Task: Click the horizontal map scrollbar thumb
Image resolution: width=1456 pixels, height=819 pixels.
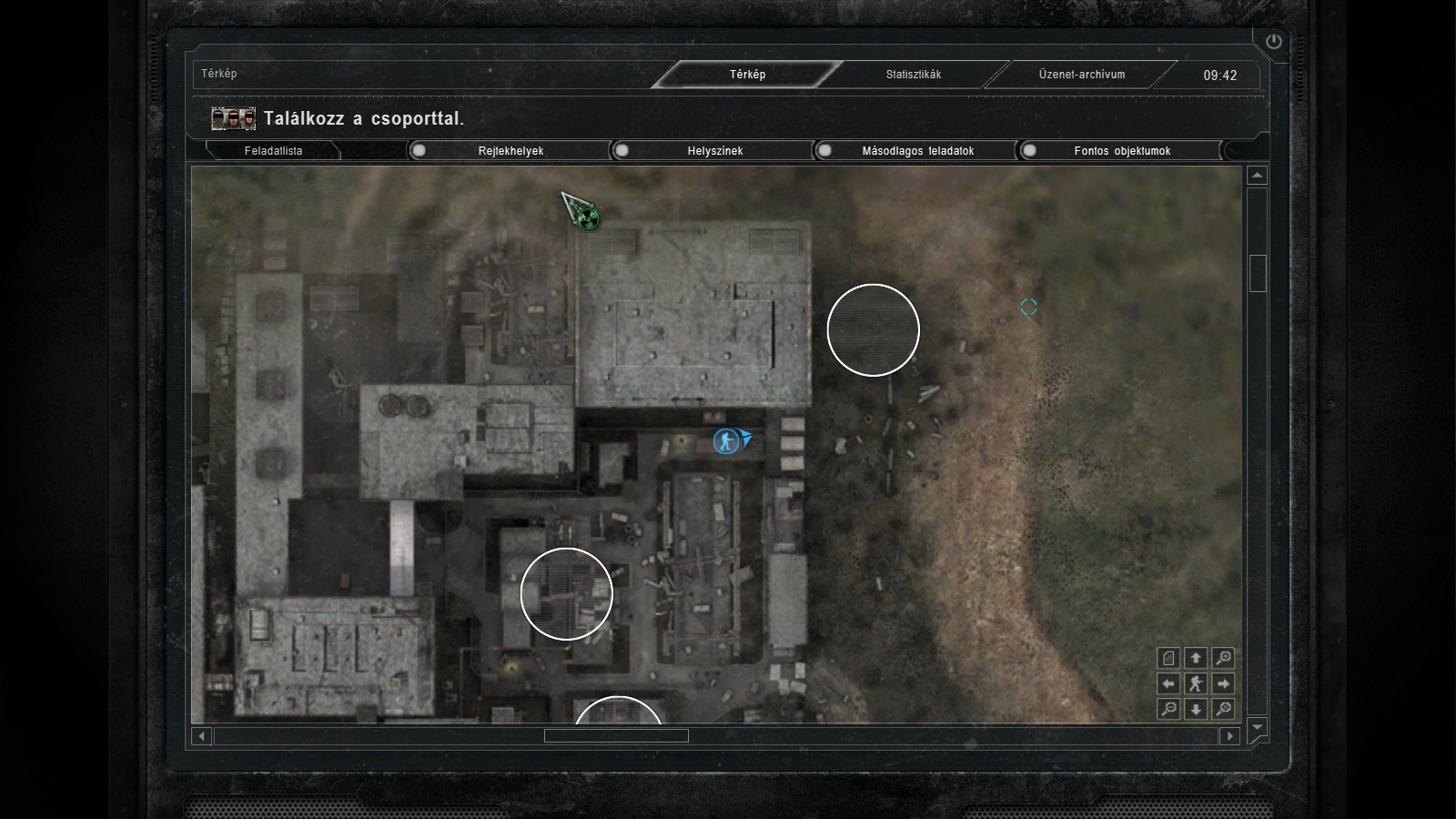Action: tap(616, 736)
